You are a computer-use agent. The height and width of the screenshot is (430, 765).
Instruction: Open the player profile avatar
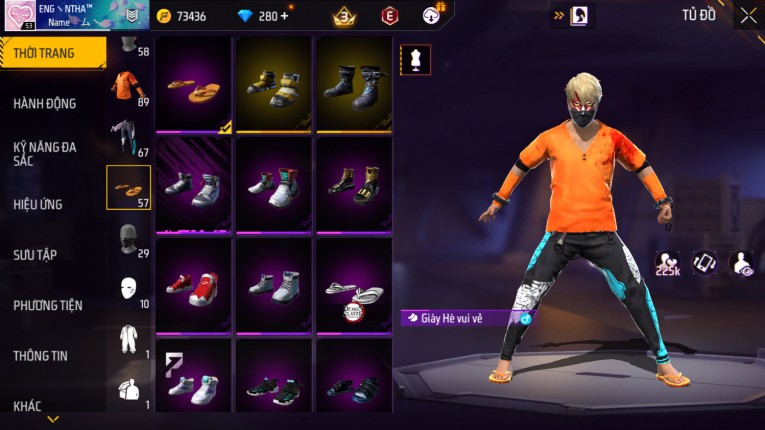20,16
